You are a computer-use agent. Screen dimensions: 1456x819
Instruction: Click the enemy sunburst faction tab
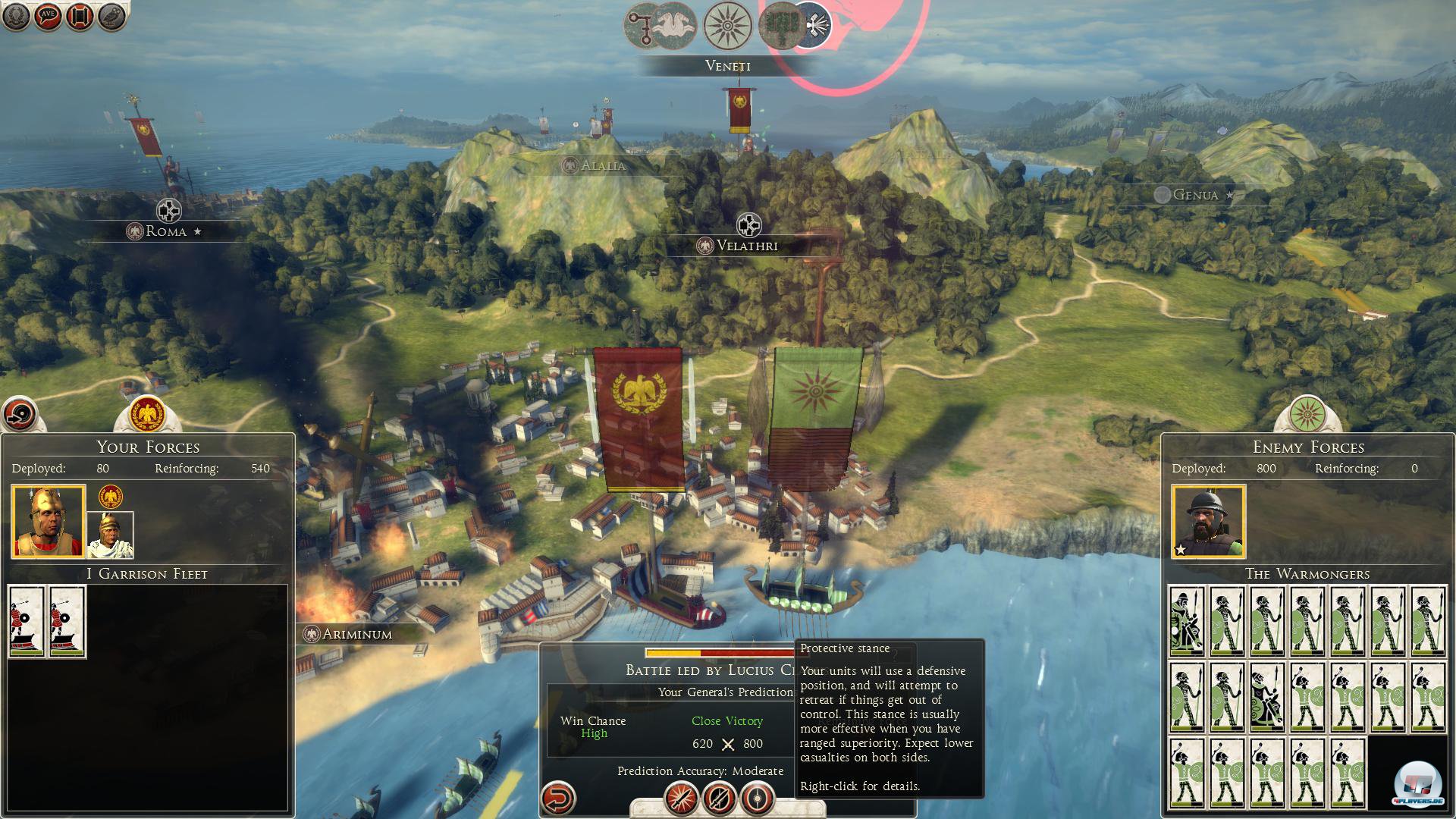[1307, 414]
